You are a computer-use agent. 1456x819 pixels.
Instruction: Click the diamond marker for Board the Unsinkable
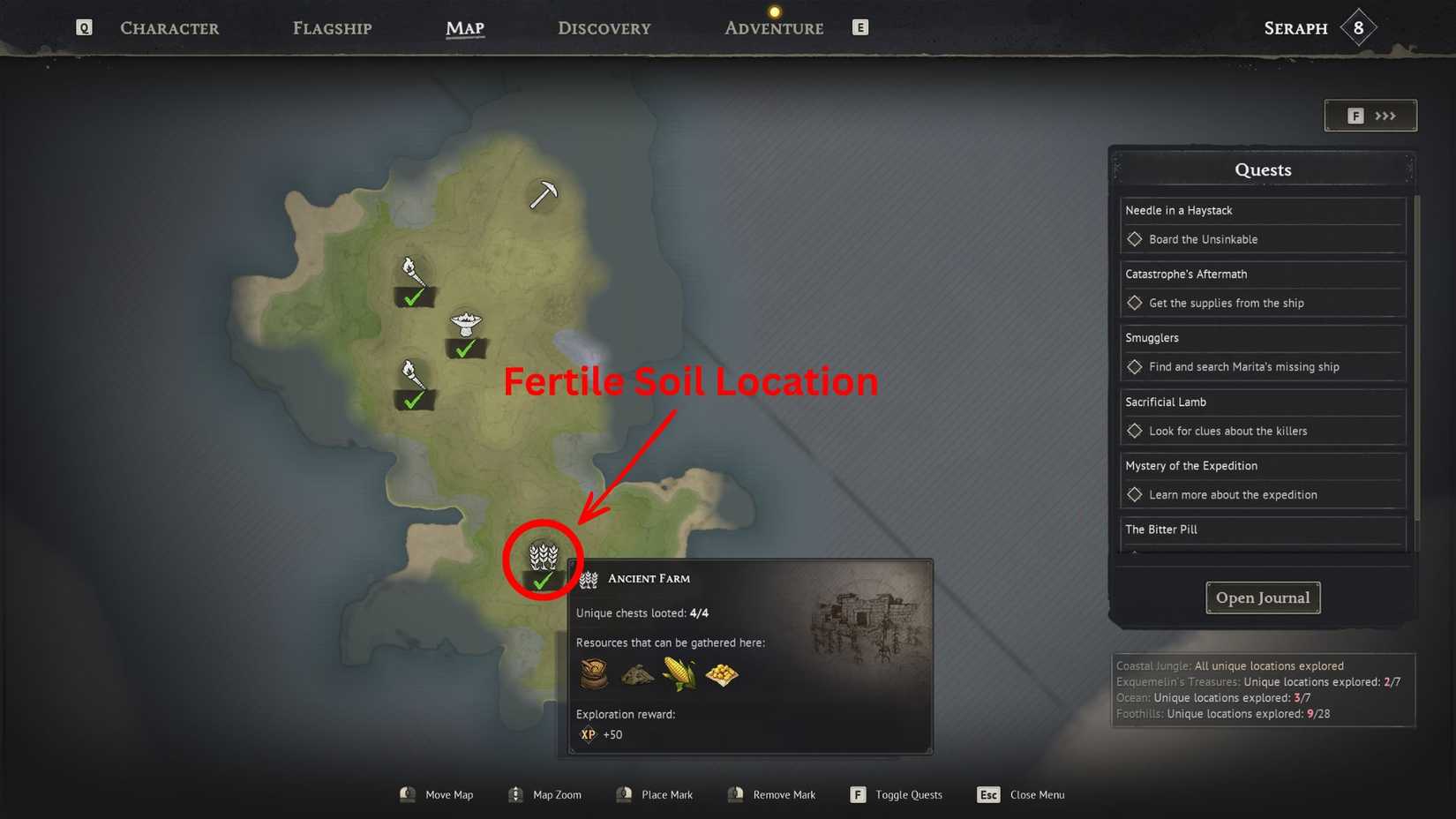[x=1136, y=238]
